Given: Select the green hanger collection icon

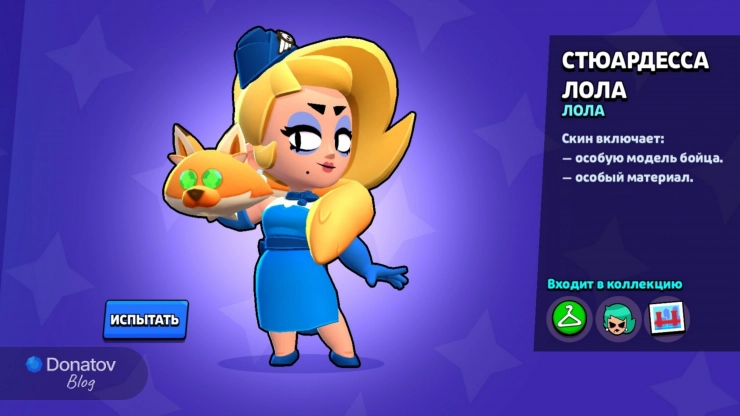Looking at the screenshot, I should tap(570, 319).
